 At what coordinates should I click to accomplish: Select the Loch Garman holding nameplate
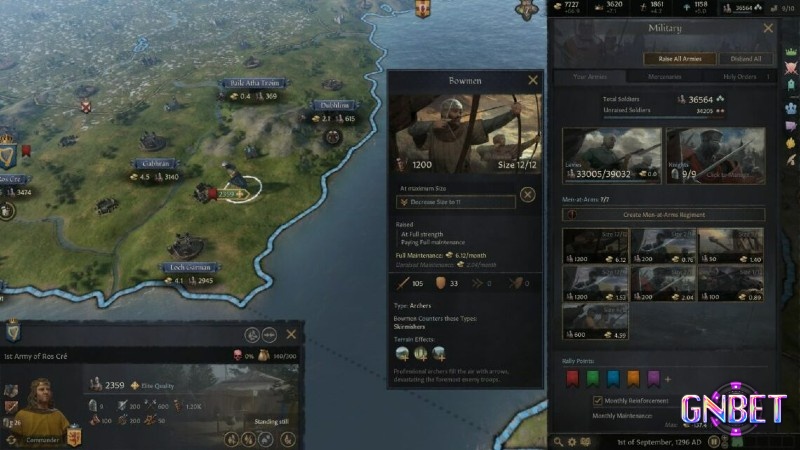pyautogui.click(x=189, y=268)
